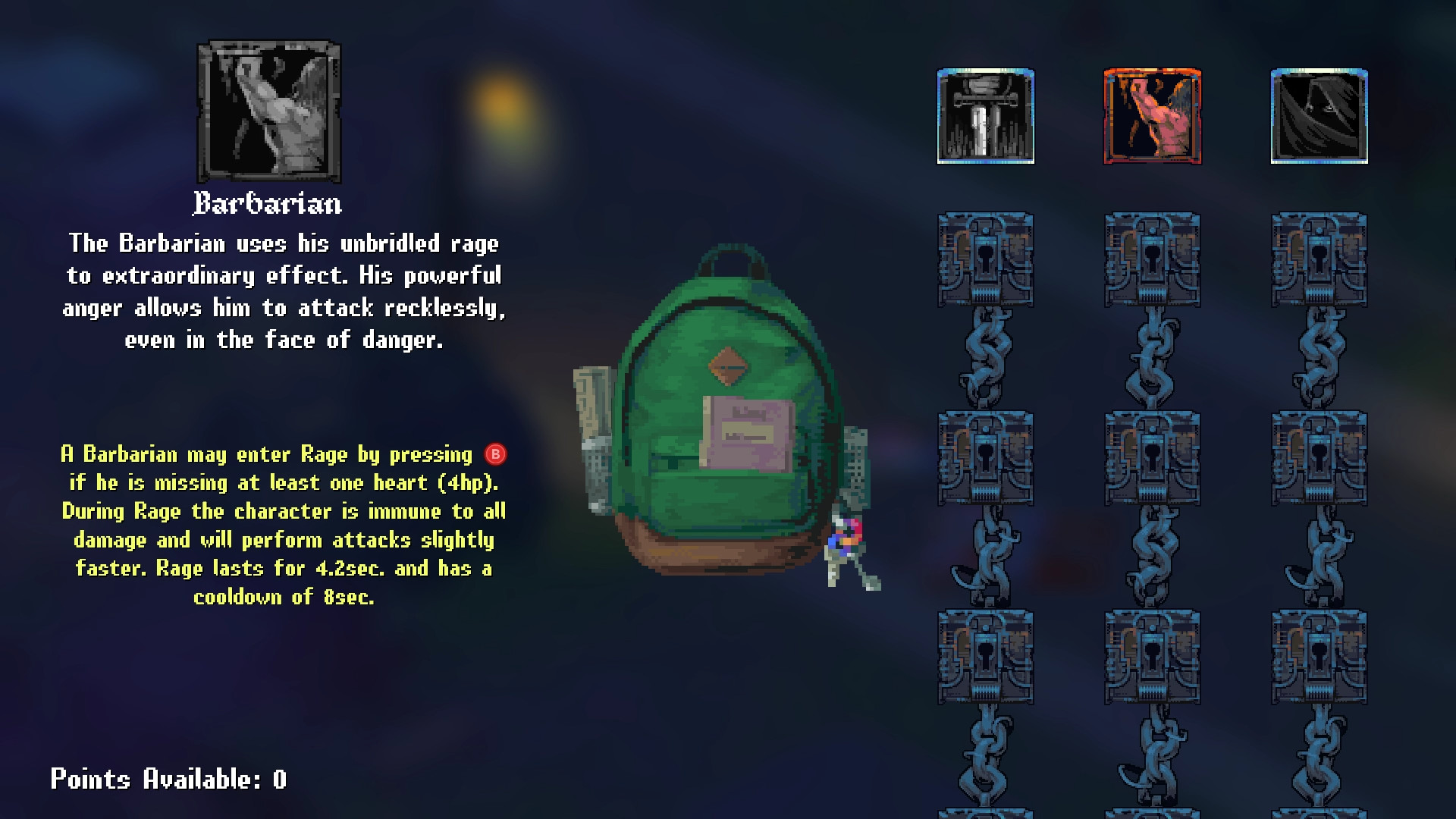Select the shadowy reaper class icon
The height and width of the screenshot is (819, 1456).
1317,114
